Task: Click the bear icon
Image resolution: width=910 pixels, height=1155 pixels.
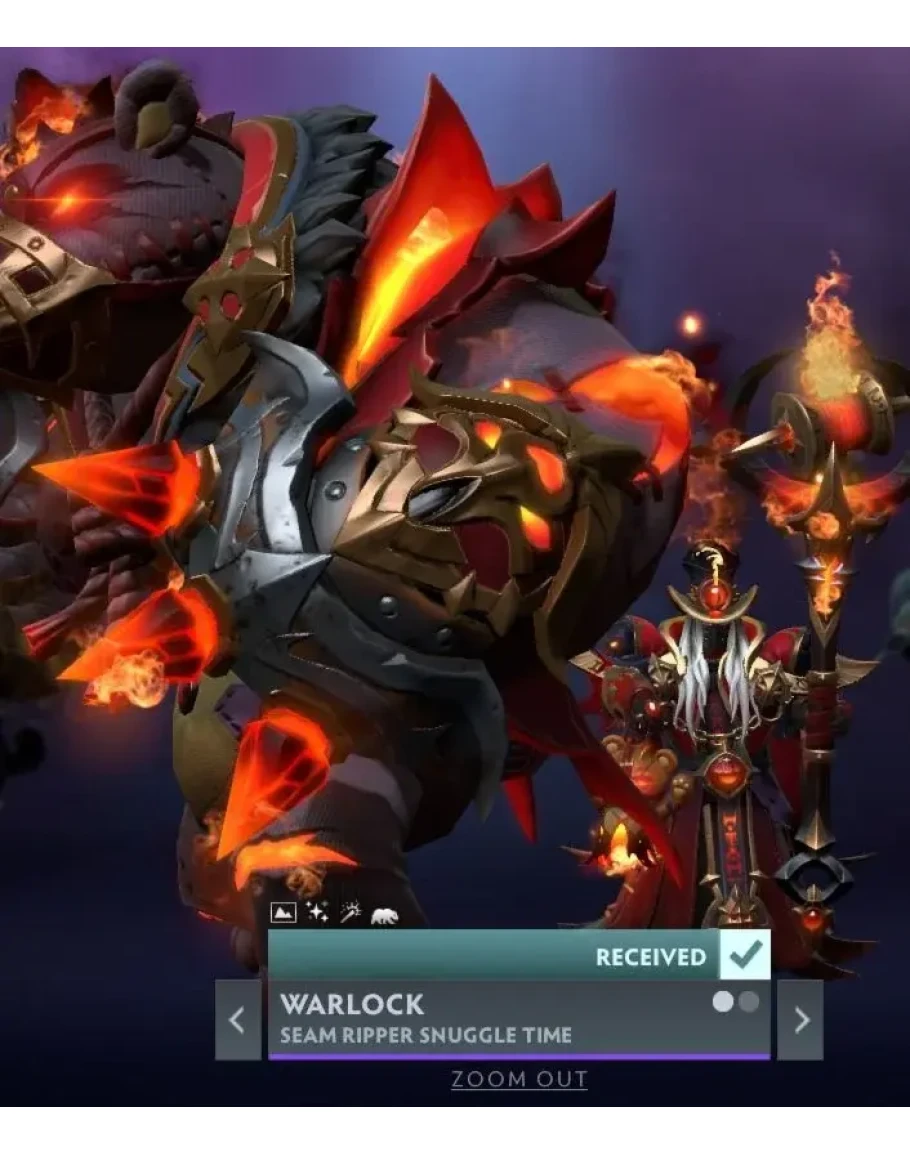Action: (x=384, y=914)
